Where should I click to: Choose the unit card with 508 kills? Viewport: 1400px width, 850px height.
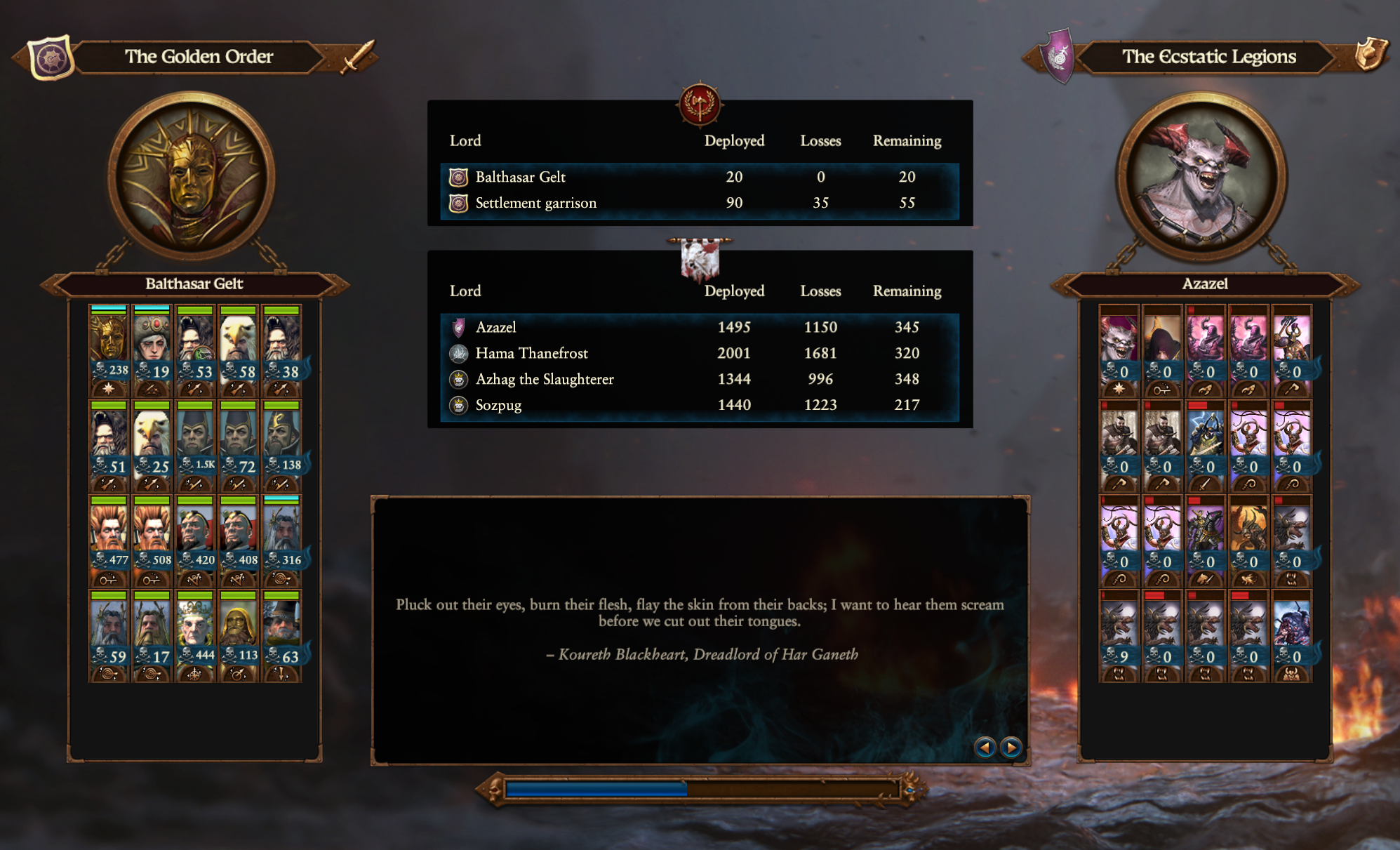click(x=152, y=540)
